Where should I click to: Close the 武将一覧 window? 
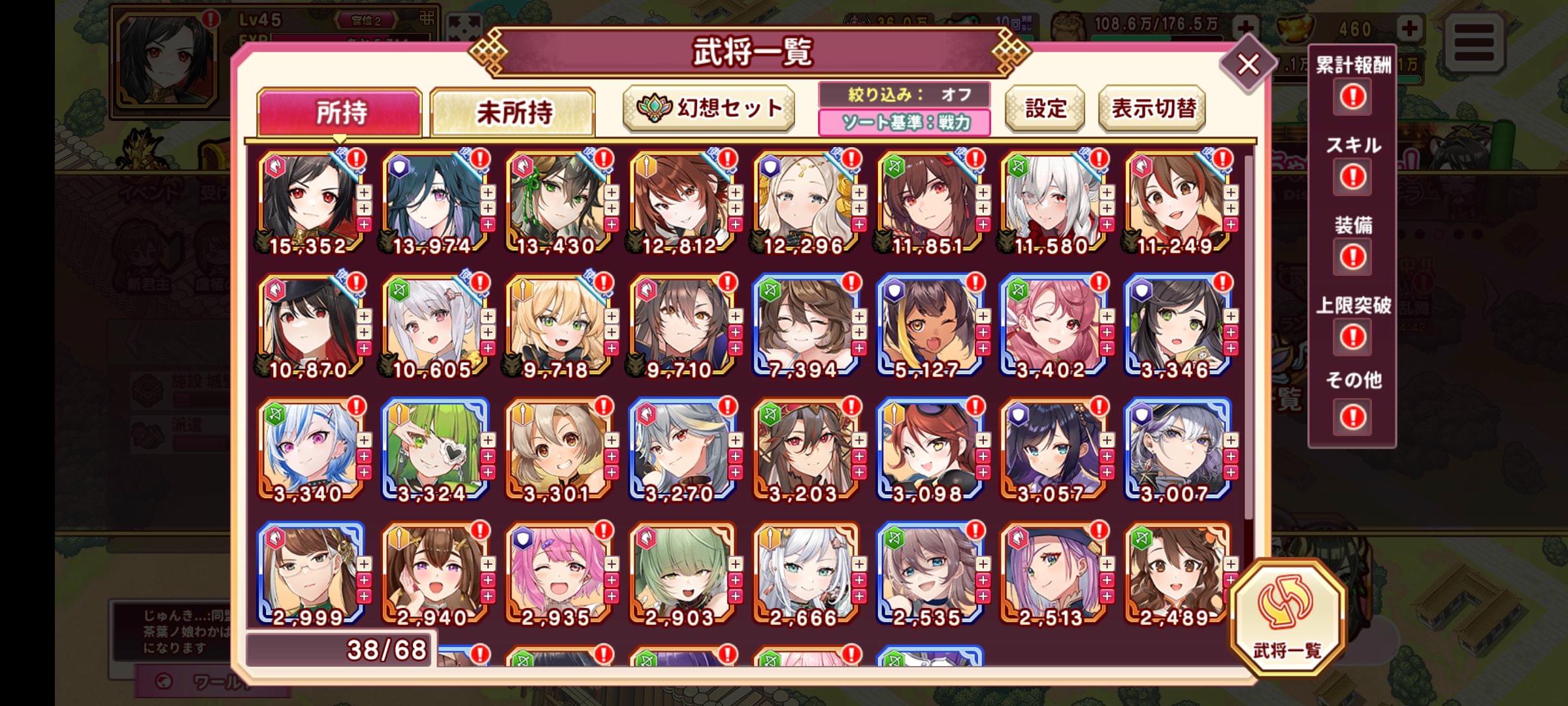(x=1248, y=65)
